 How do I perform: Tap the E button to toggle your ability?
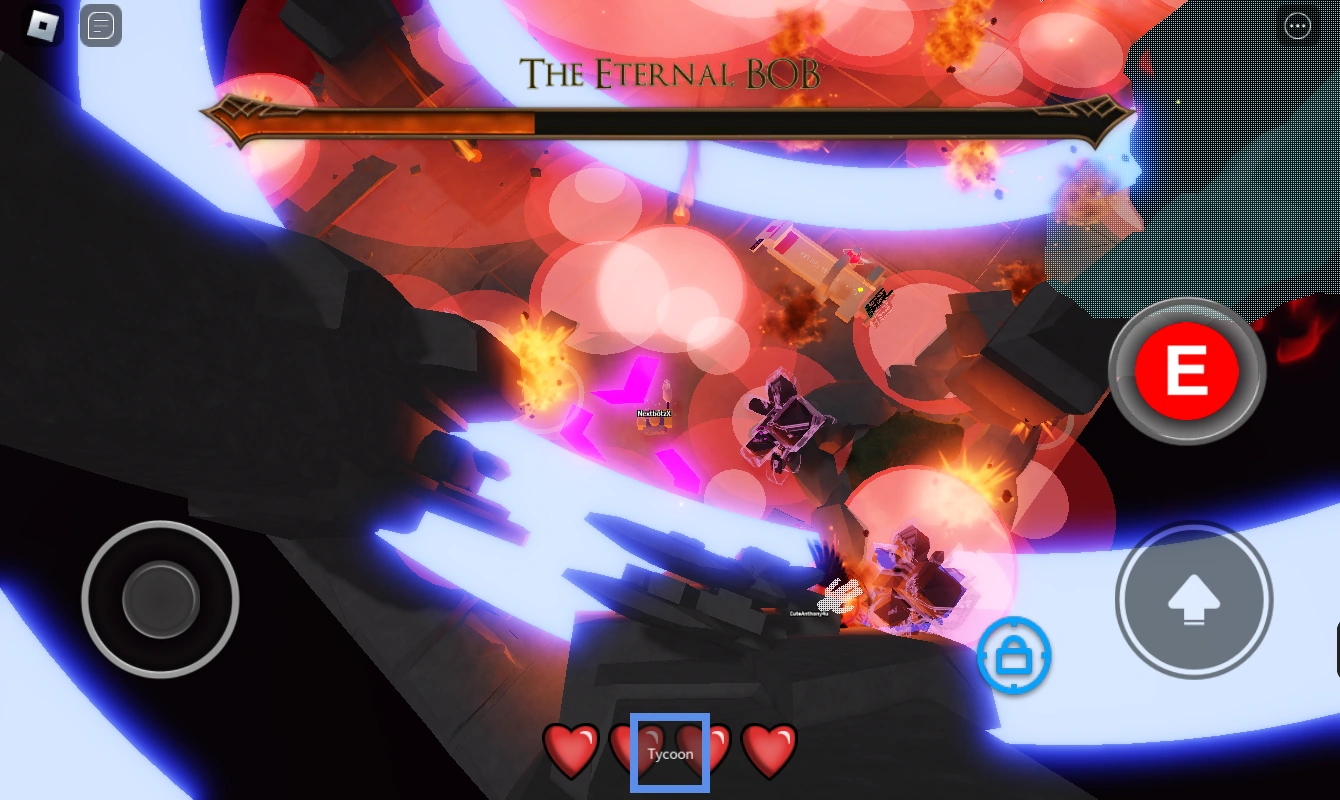1187,370
